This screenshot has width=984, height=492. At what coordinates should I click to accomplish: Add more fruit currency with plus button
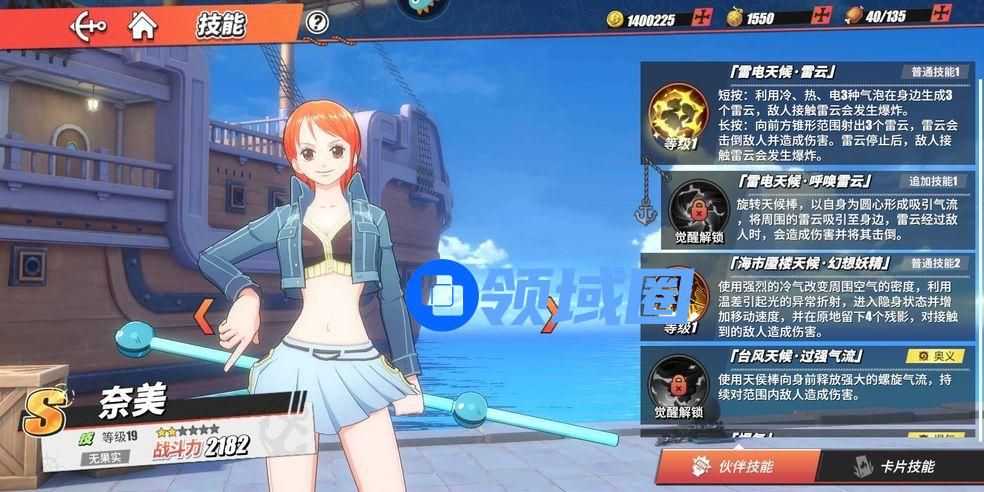point(821,17)
